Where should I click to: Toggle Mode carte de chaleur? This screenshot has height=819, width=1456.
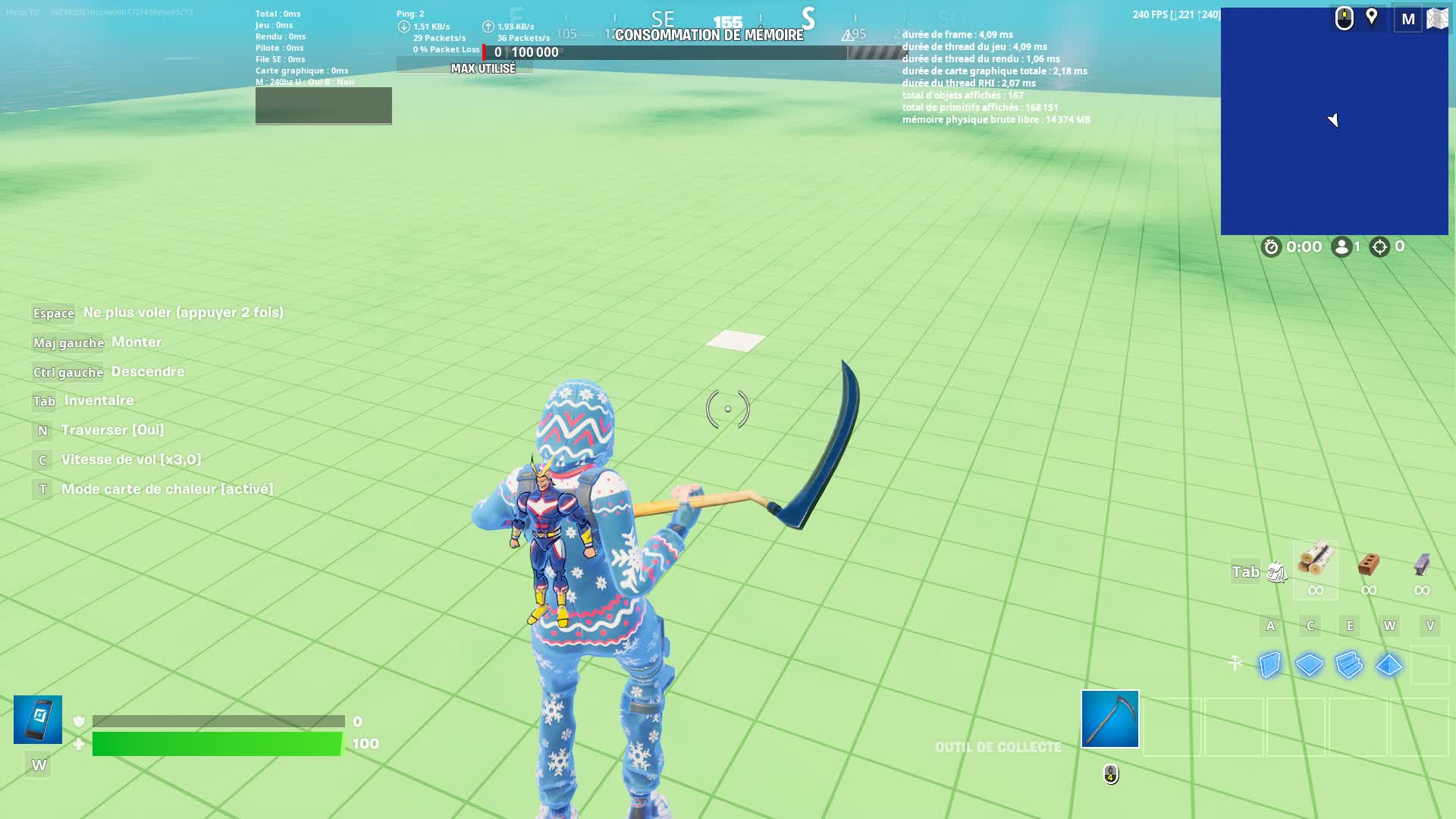(42, 488)
